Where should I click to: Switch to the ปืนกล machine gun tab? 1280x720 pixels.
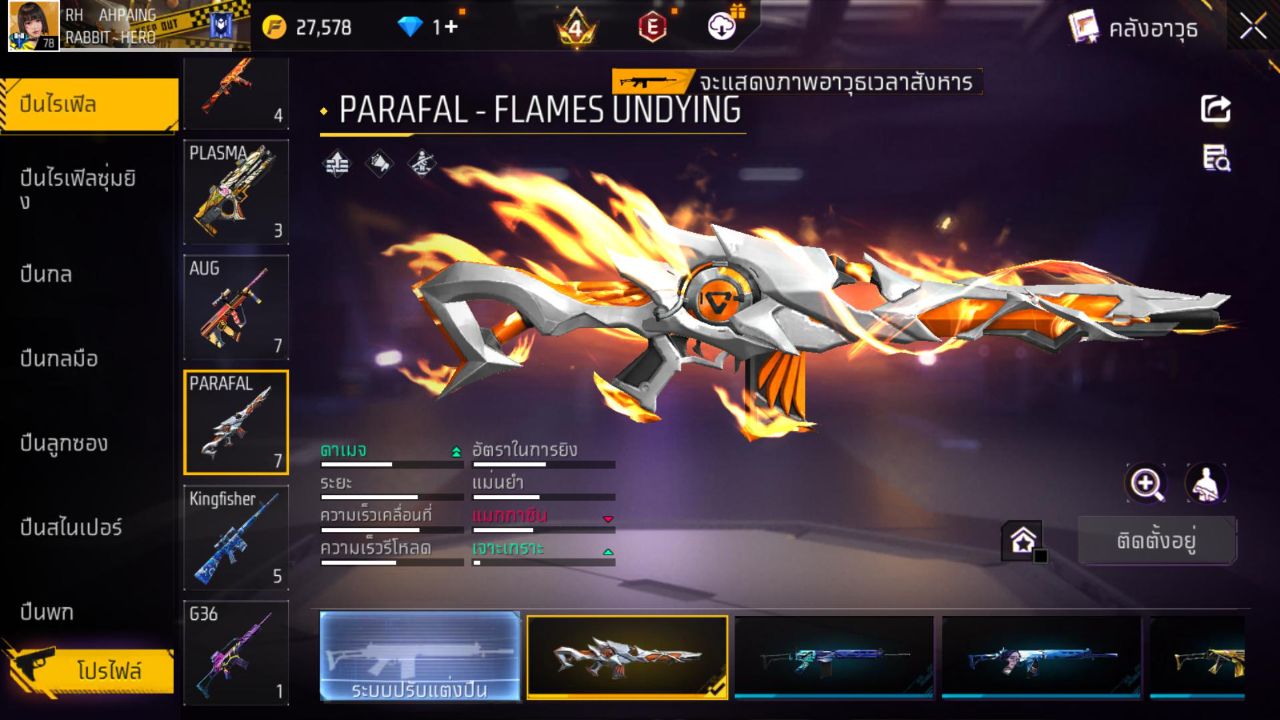[x=47, y=274]
